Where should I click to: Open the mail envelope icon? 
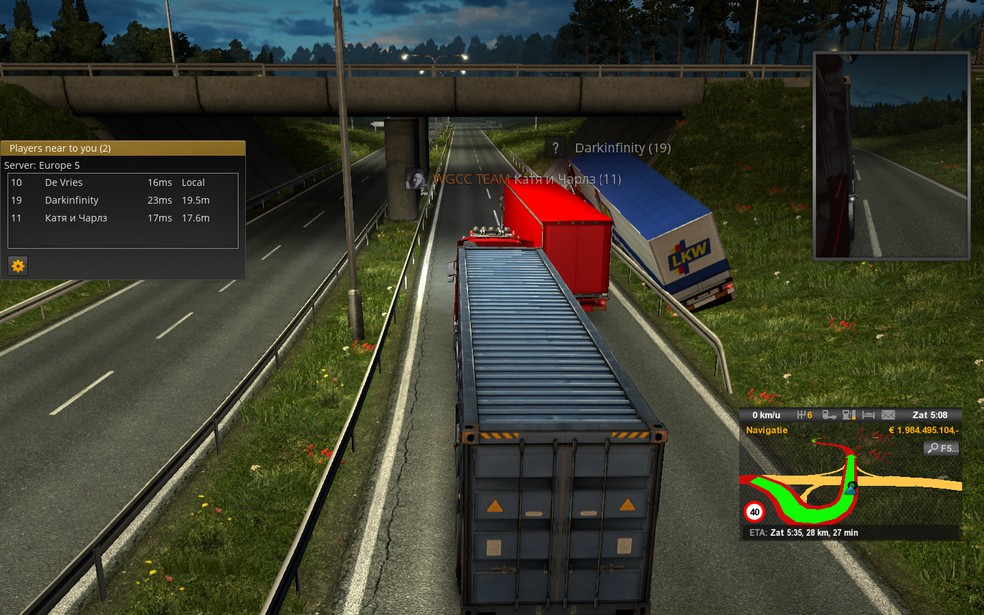click(886, 415)
